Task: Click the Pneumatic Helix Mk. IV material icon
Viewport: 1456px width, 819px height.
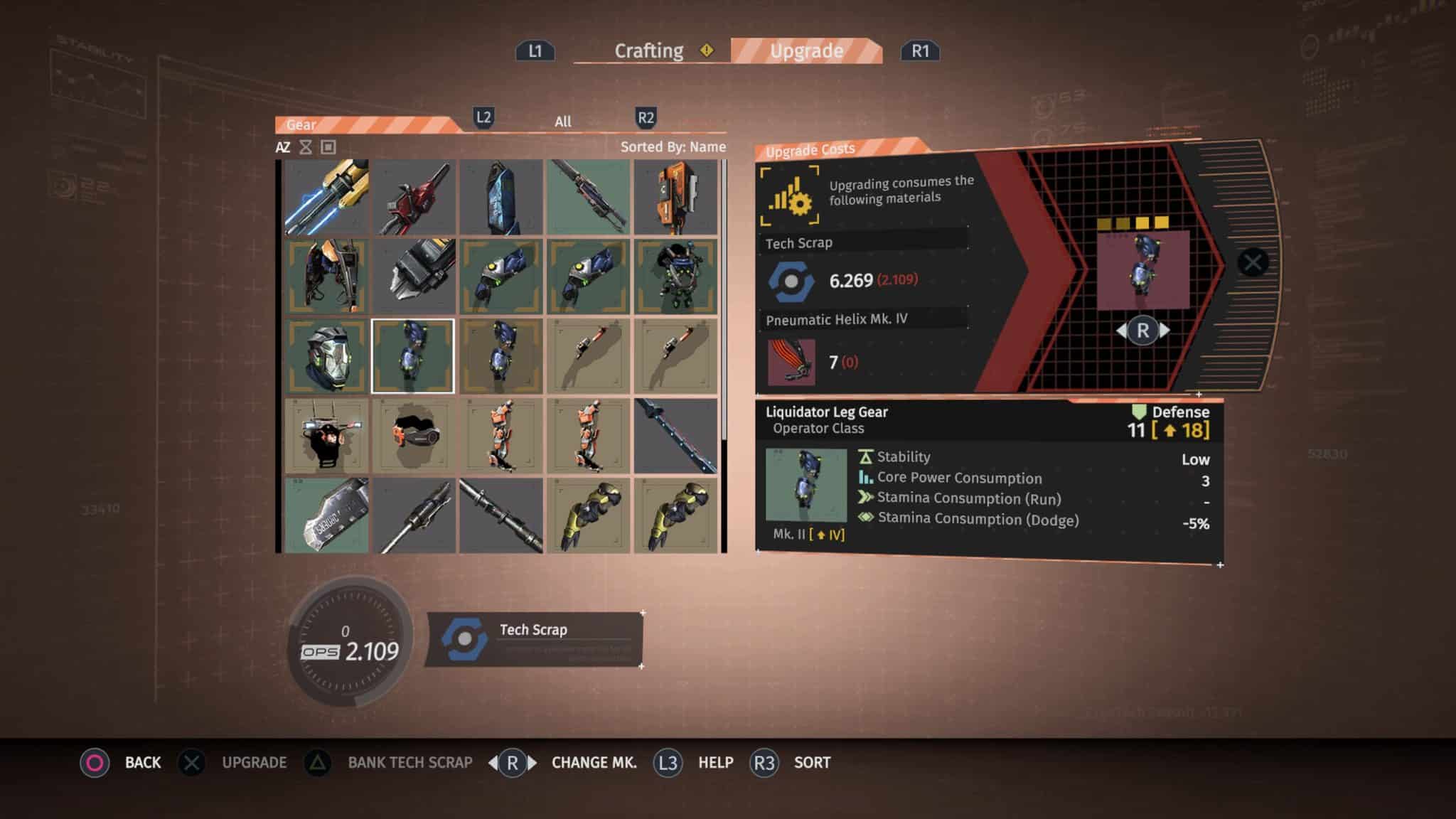Action: 791,362
